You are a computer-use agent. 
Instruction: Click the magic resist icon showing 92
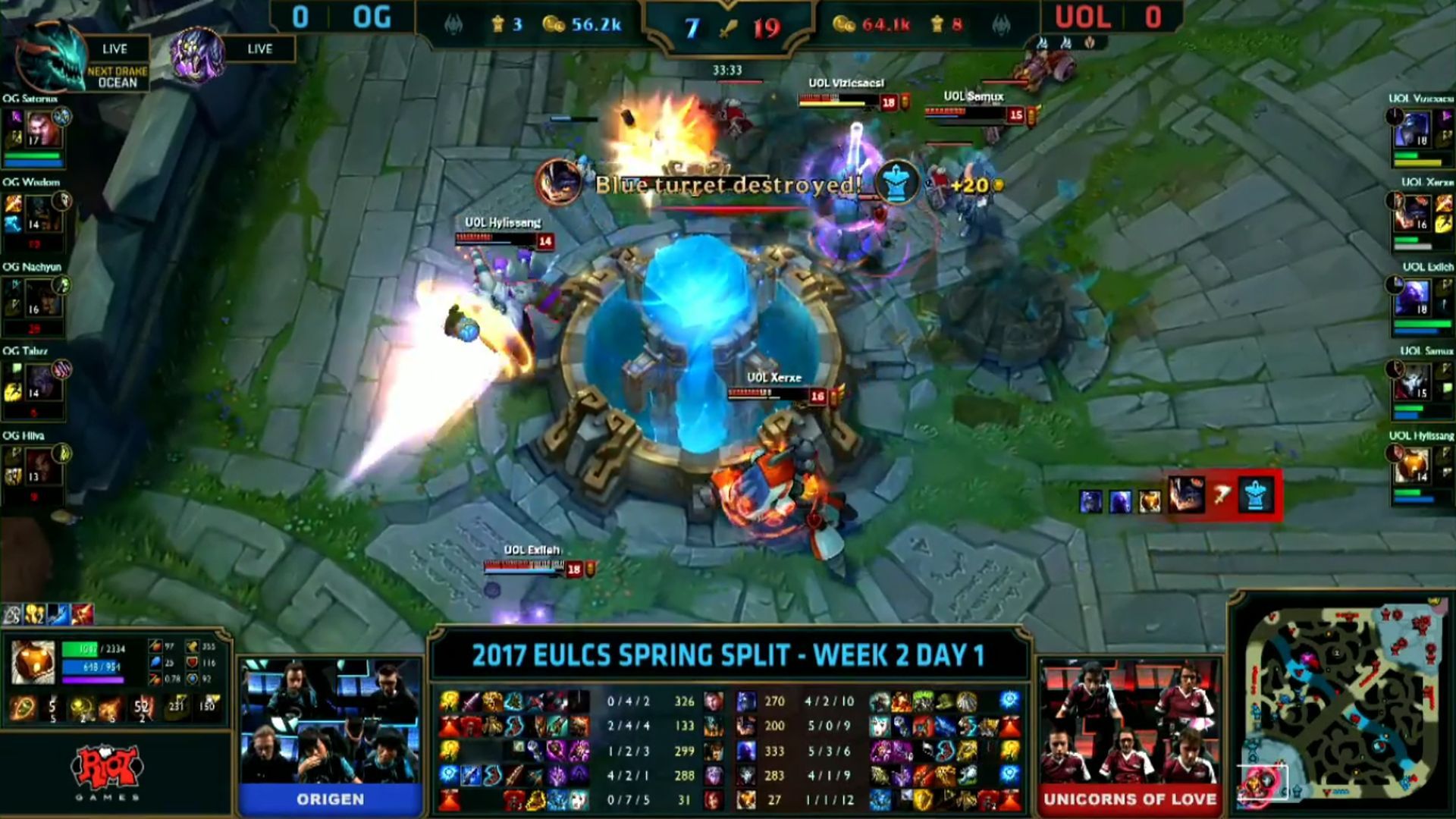pyautogui.click(x=191, y=679)
